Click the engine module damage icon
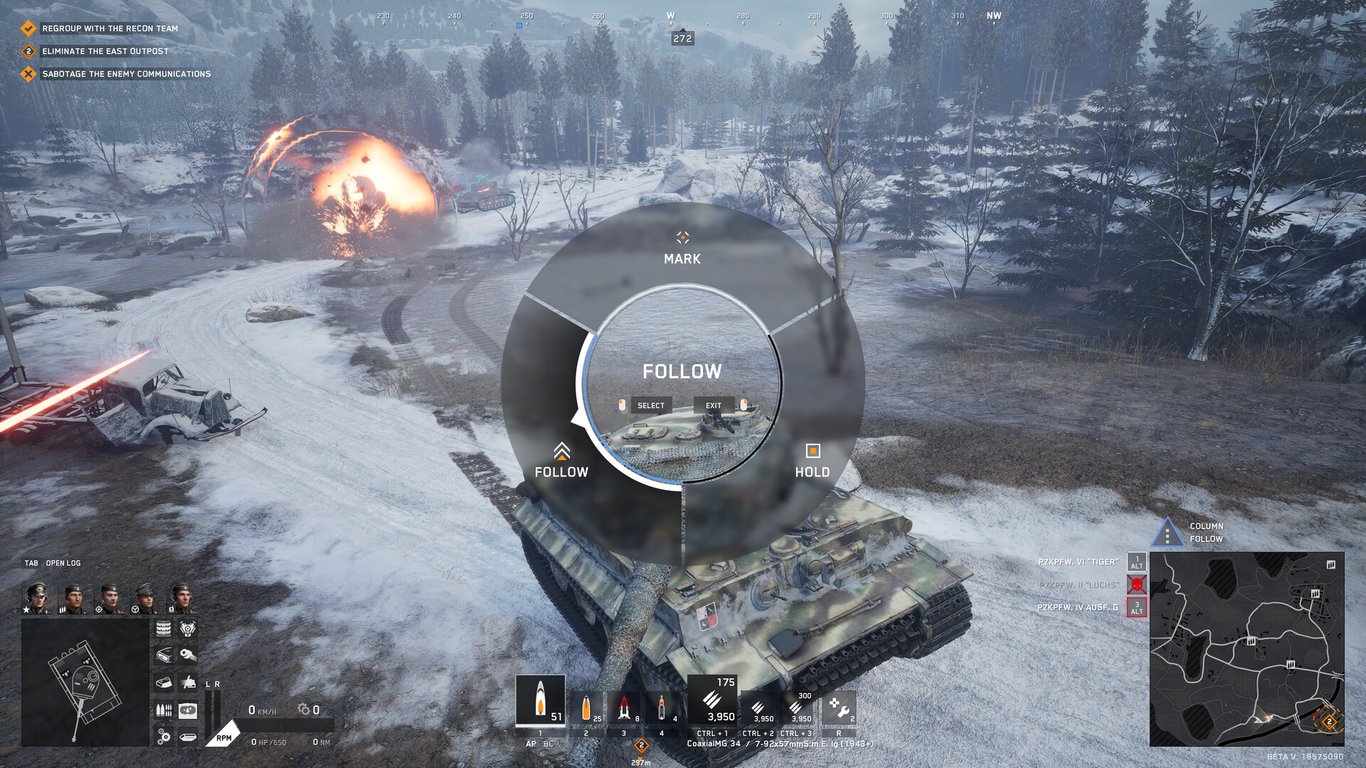 point(188,628)
